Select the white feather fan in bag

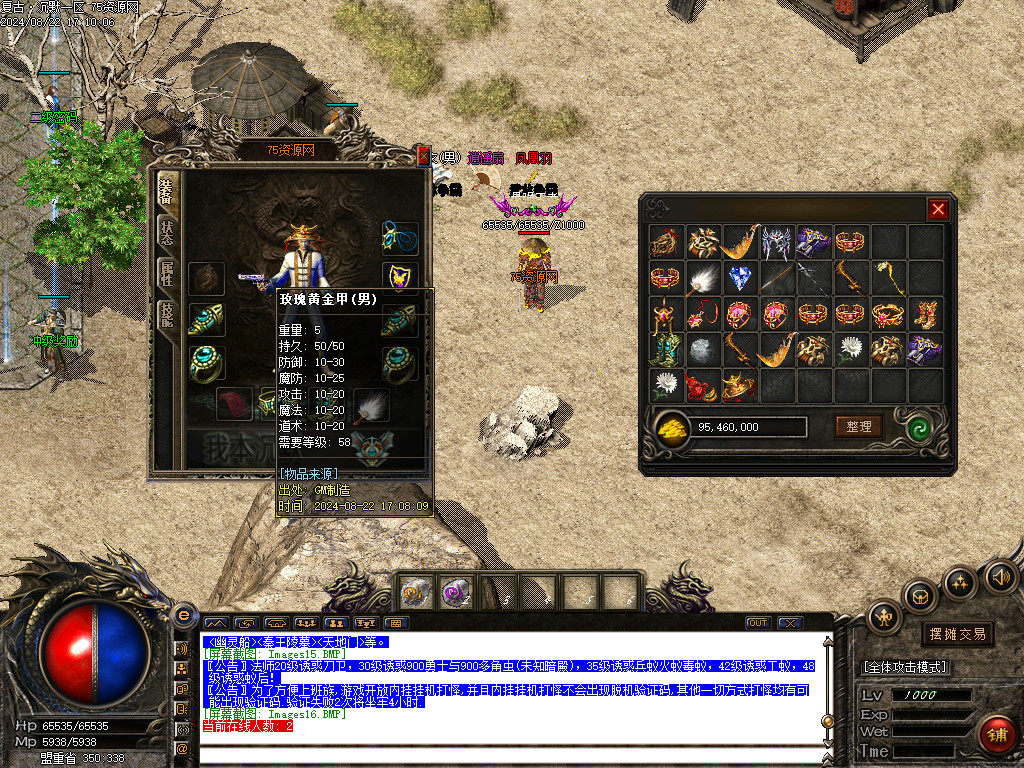[703, 278]
